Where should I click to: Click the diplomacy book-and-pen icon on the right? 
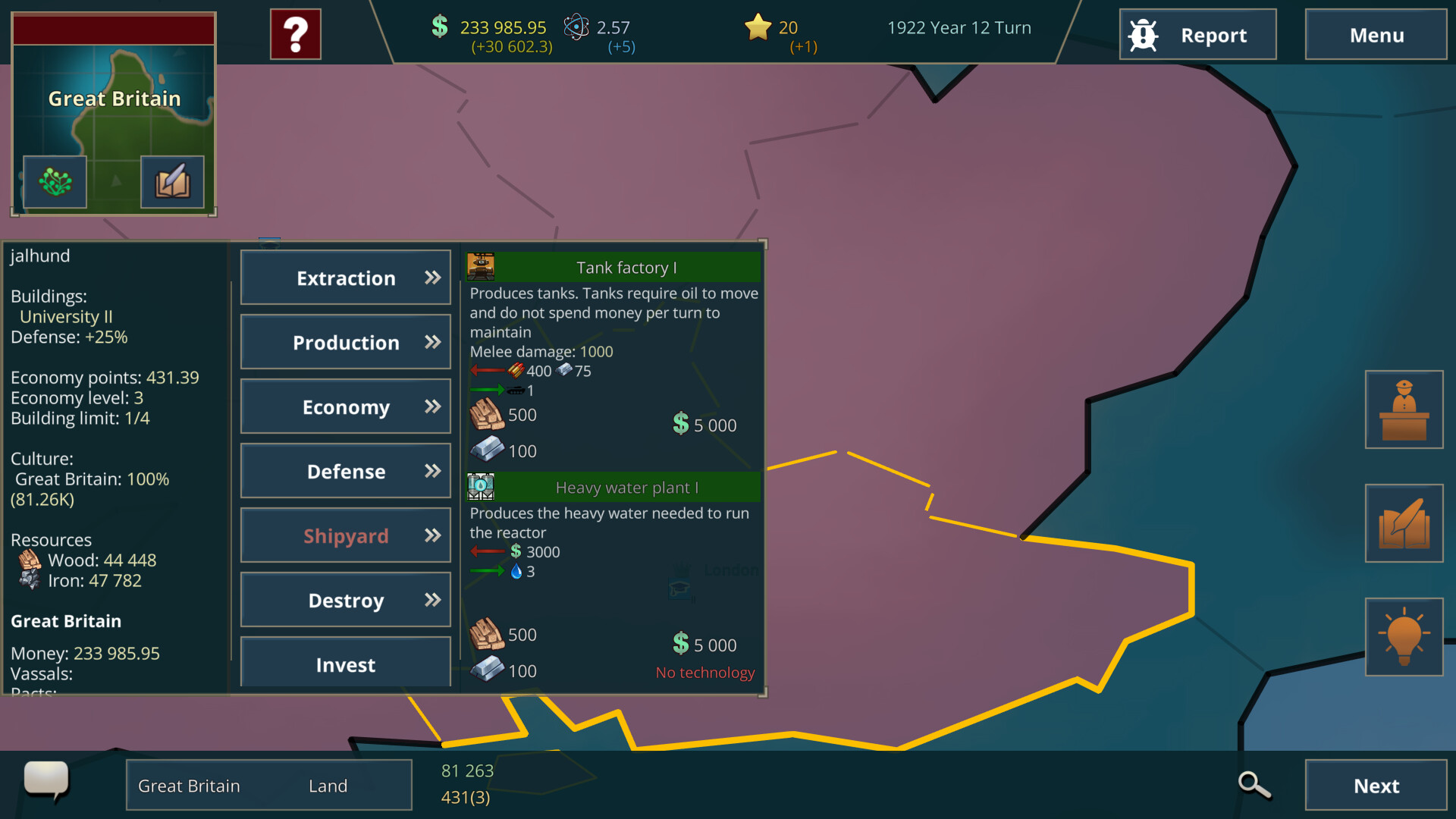1404,523
